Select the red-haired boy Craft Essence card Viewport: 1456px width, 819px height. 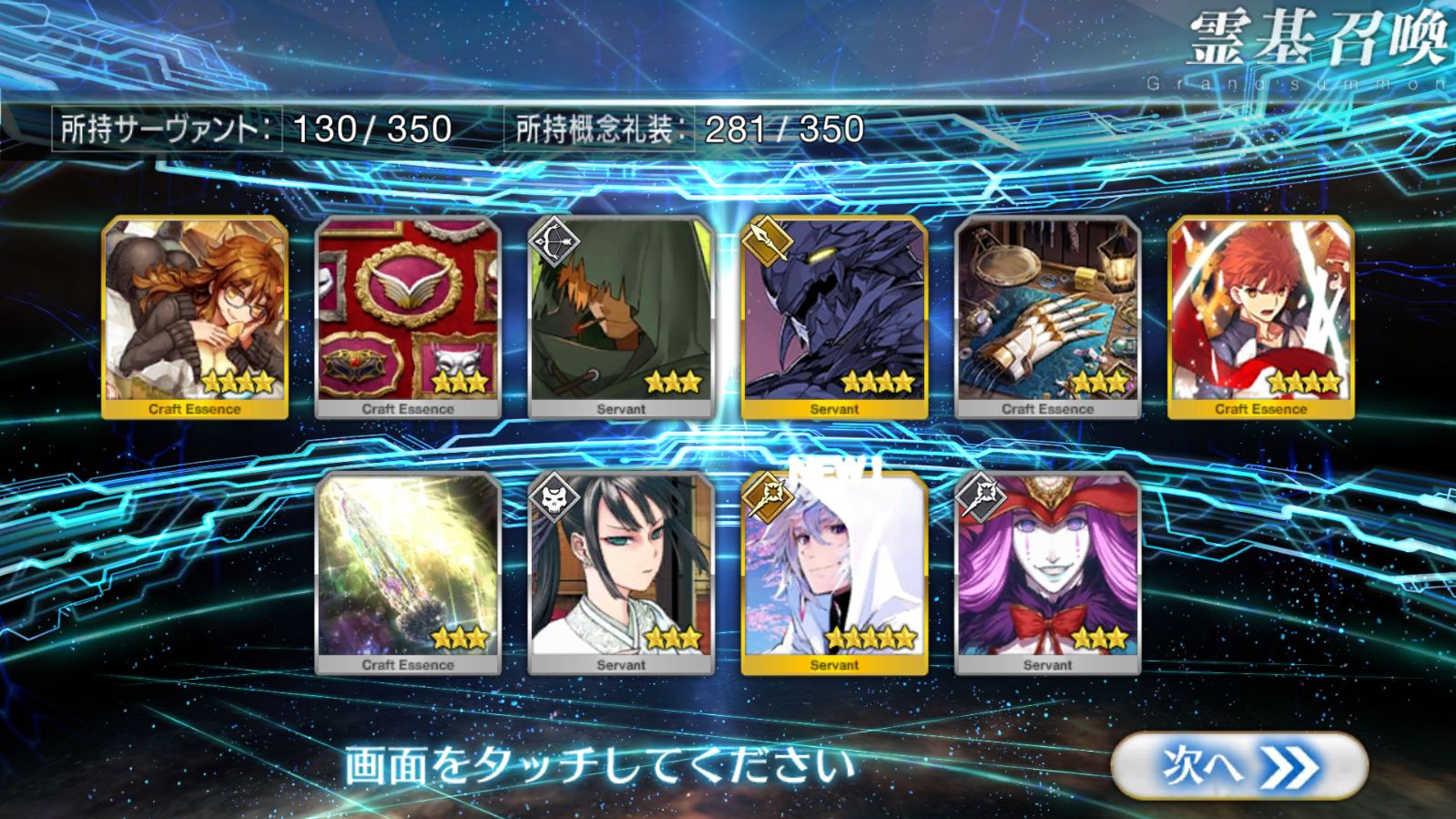pos(1260,317)
